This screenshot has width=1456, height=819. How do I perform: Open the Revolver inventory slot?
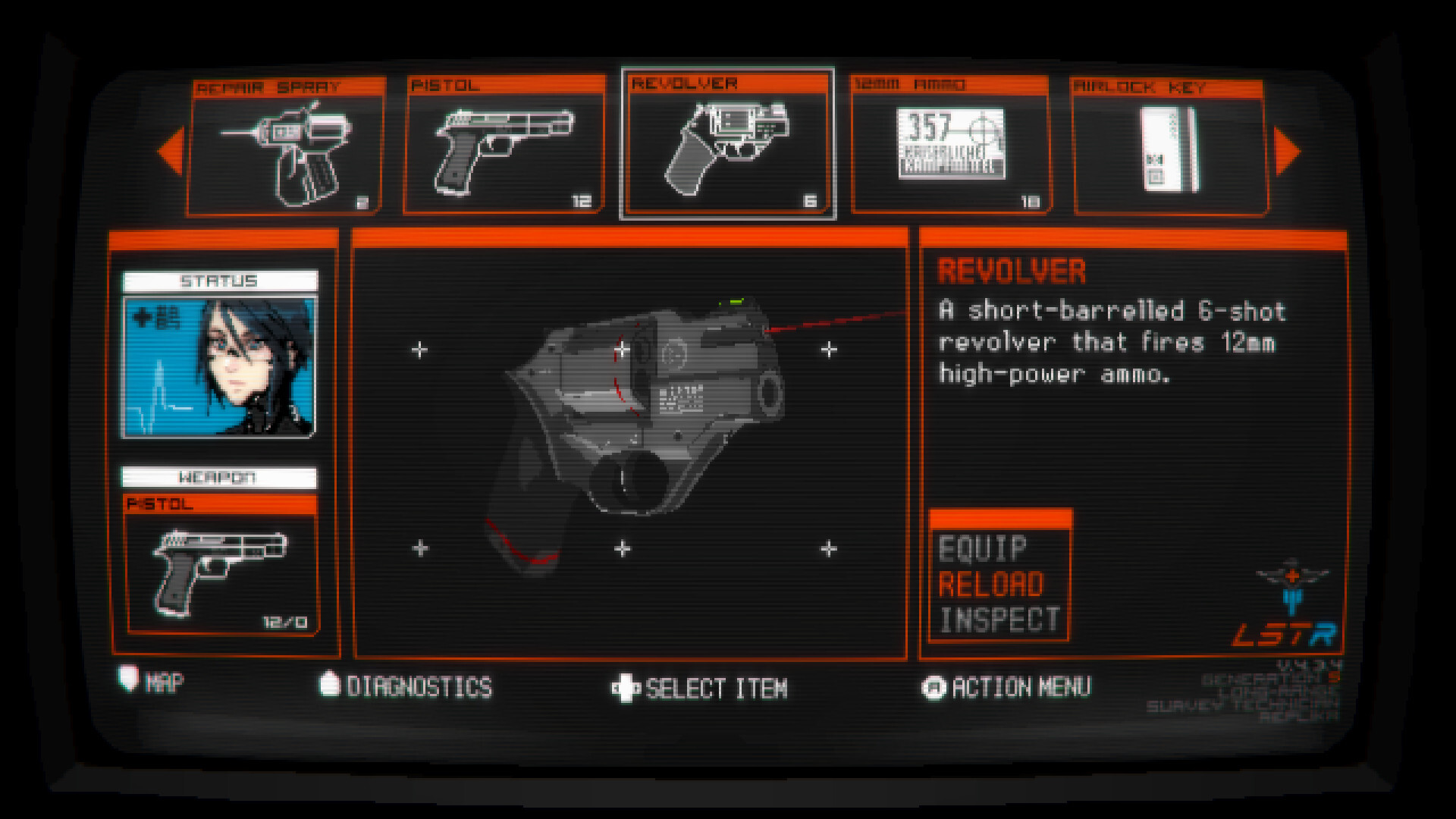point(728,144)
